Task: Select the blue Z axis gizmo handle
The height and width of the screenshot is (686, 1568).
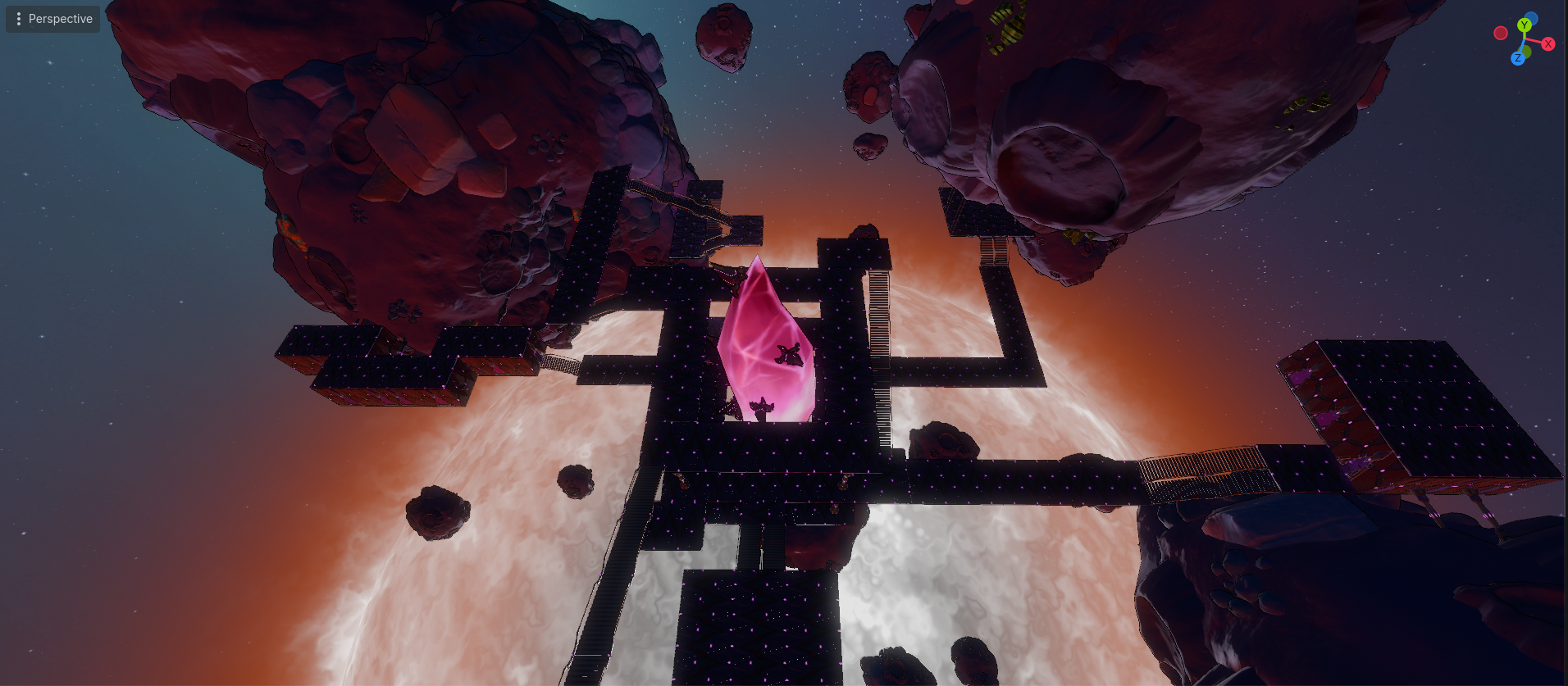Action: pyautogui.click(x=1518, y=58)
